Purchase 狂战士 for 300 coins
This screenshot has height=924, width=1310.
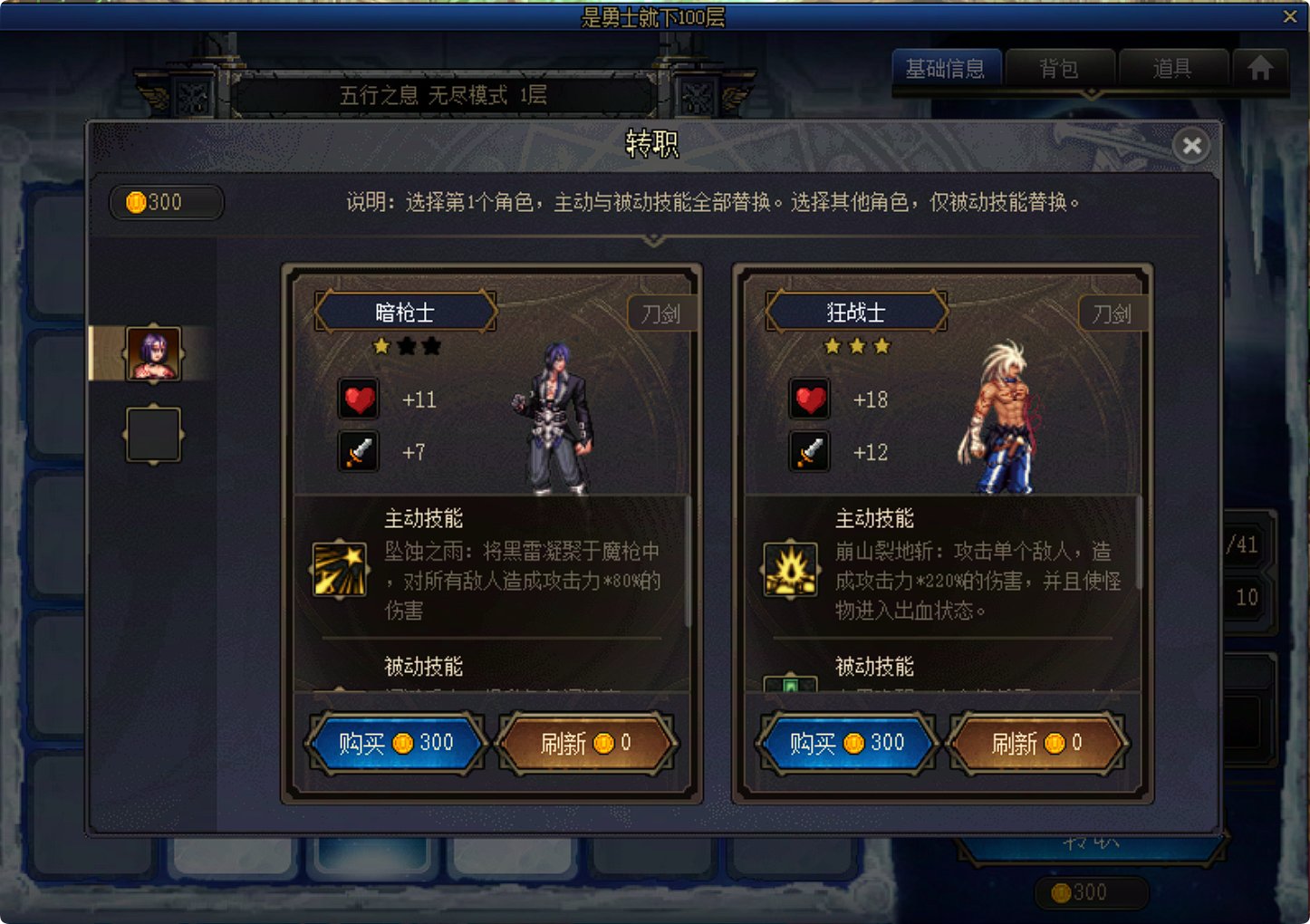847,743
